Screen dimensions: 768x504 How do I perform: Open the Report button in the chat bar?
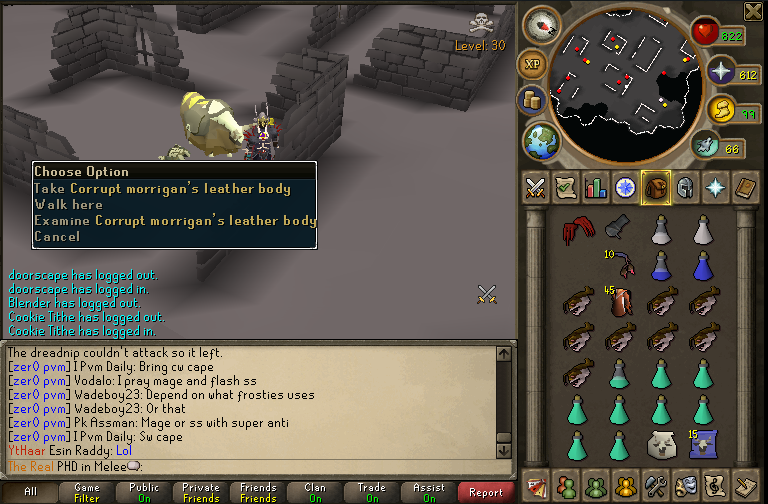point(486,492)
